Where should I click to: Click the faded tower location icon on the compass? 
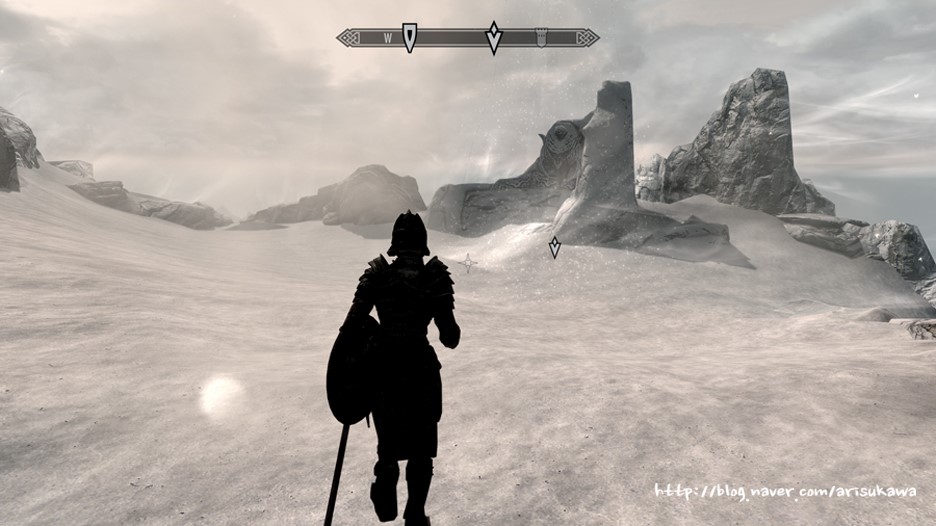coord(541,38)
